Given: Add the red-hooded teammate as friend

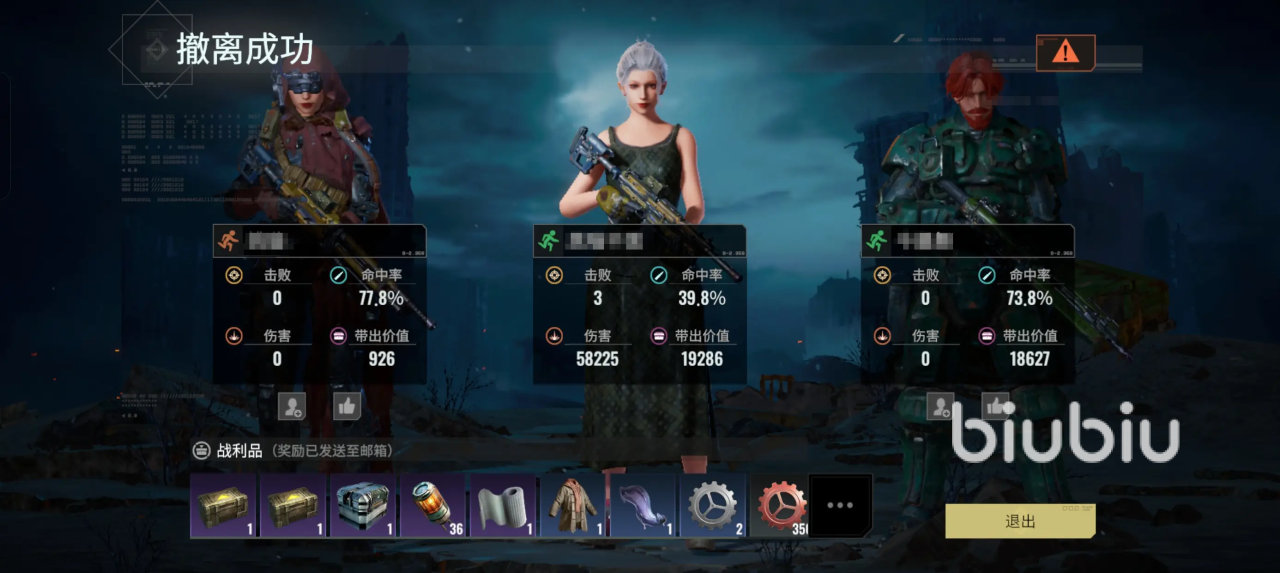Looking at the screenshot, I should [x=292, y=405].
